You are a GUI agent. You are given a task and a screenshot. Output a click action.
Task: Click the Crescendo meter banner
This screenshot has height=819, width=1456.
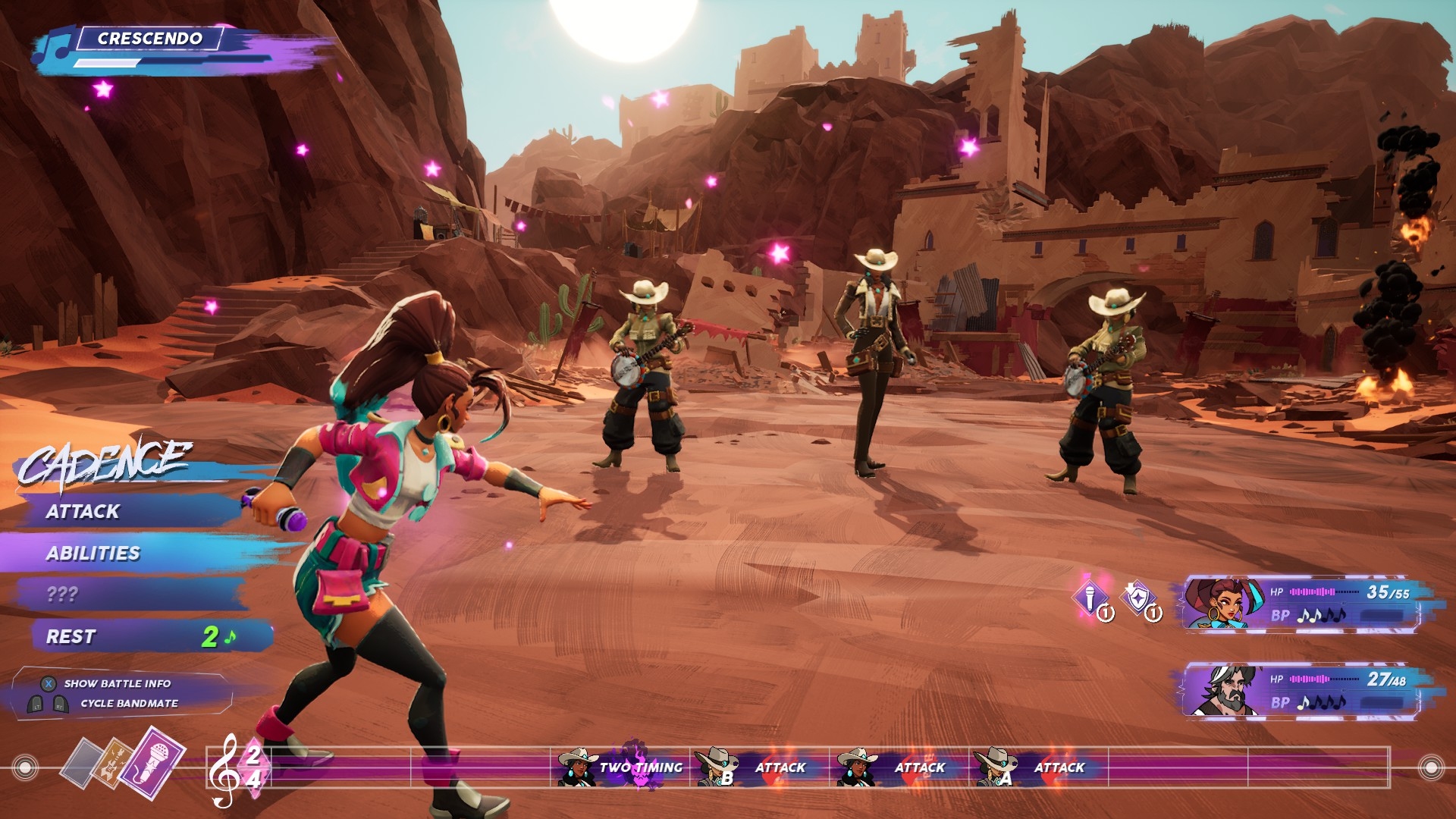click(150, 39)
